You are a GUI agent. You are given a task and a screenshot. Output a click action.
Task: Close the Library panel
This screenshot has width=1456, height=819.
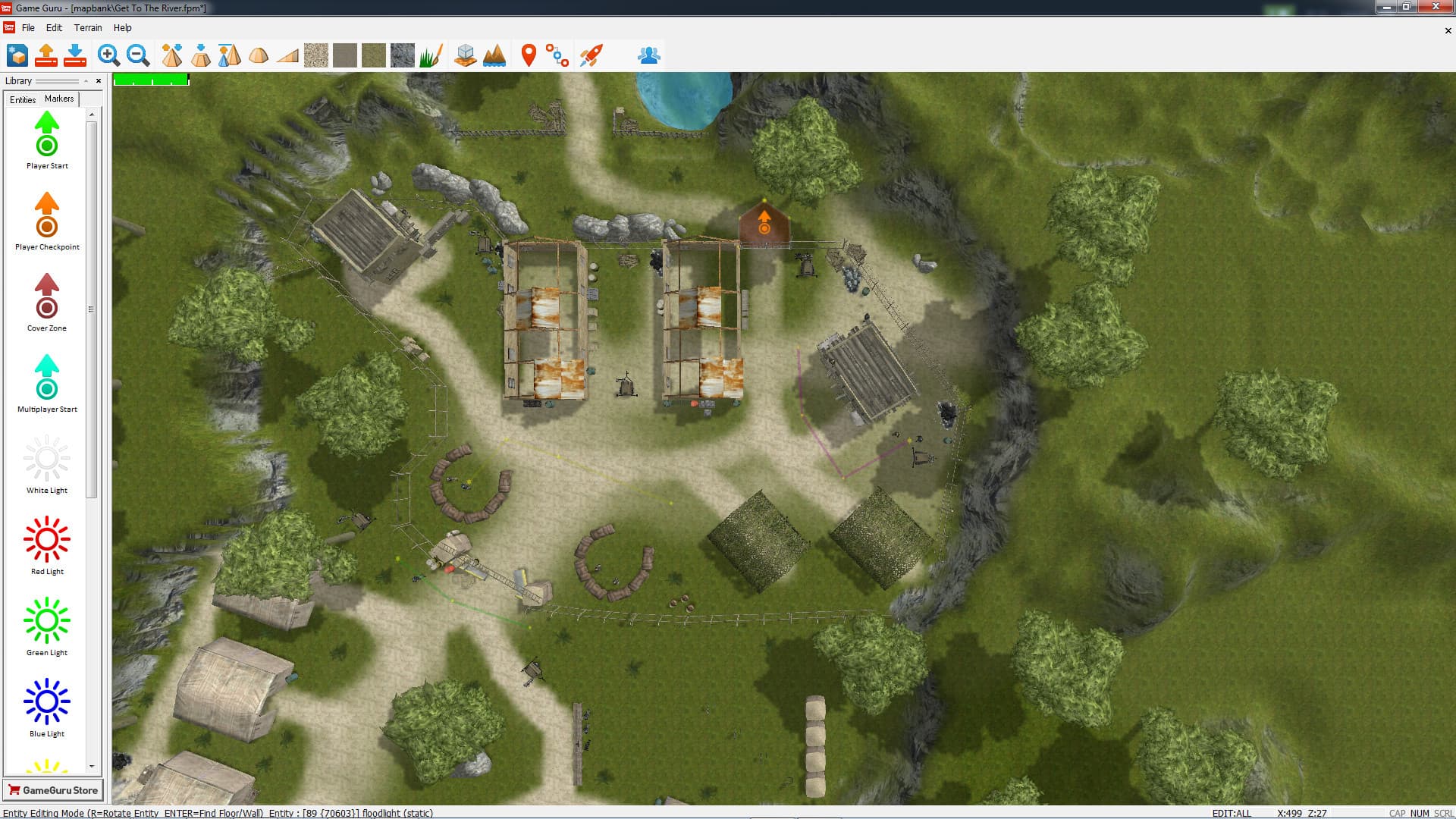click(x=99, y=81)
